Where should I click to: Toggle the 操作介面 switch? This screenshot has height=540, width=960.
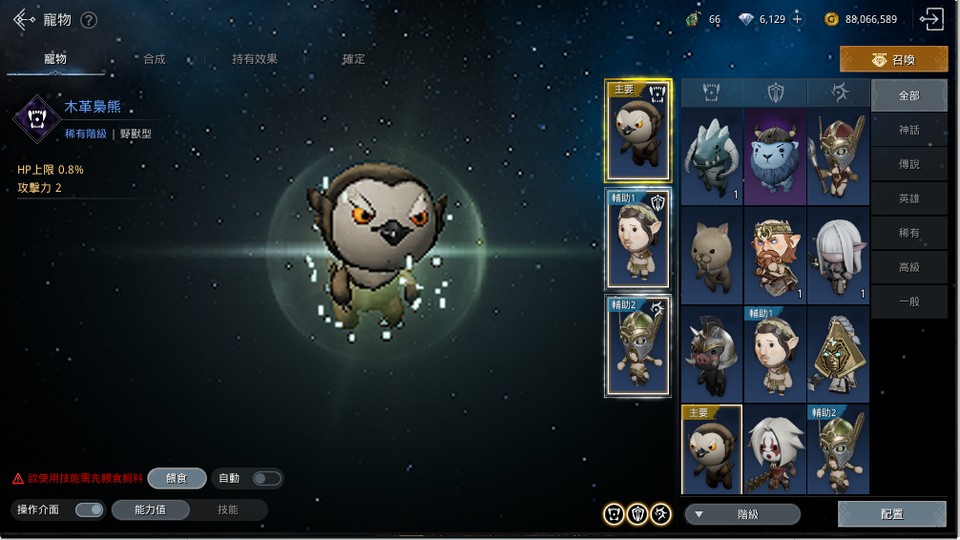89,510
